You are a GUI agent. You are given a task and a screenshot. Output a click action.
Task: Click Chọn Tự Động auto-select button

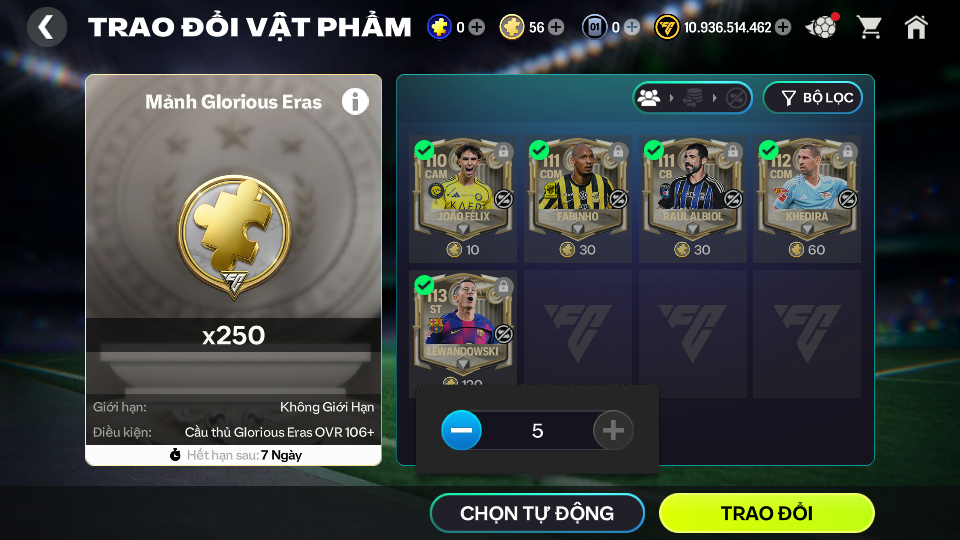coord(537,514)
